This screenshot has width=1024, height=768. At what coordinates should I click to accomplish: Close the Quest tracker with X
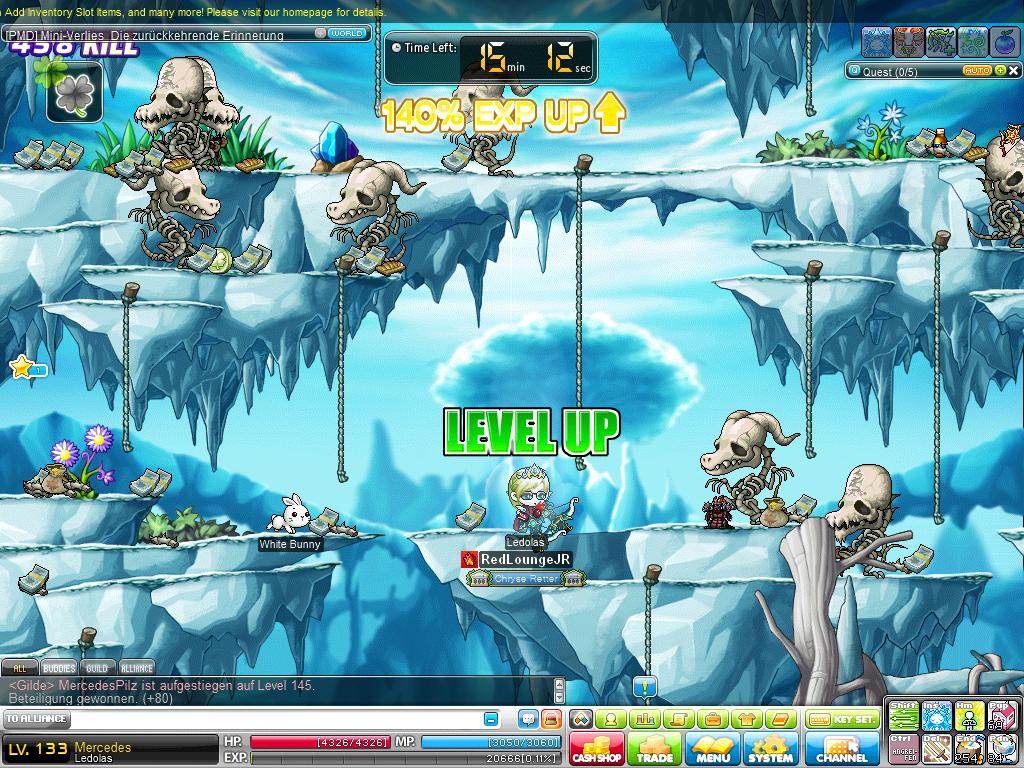point(1014,71)
